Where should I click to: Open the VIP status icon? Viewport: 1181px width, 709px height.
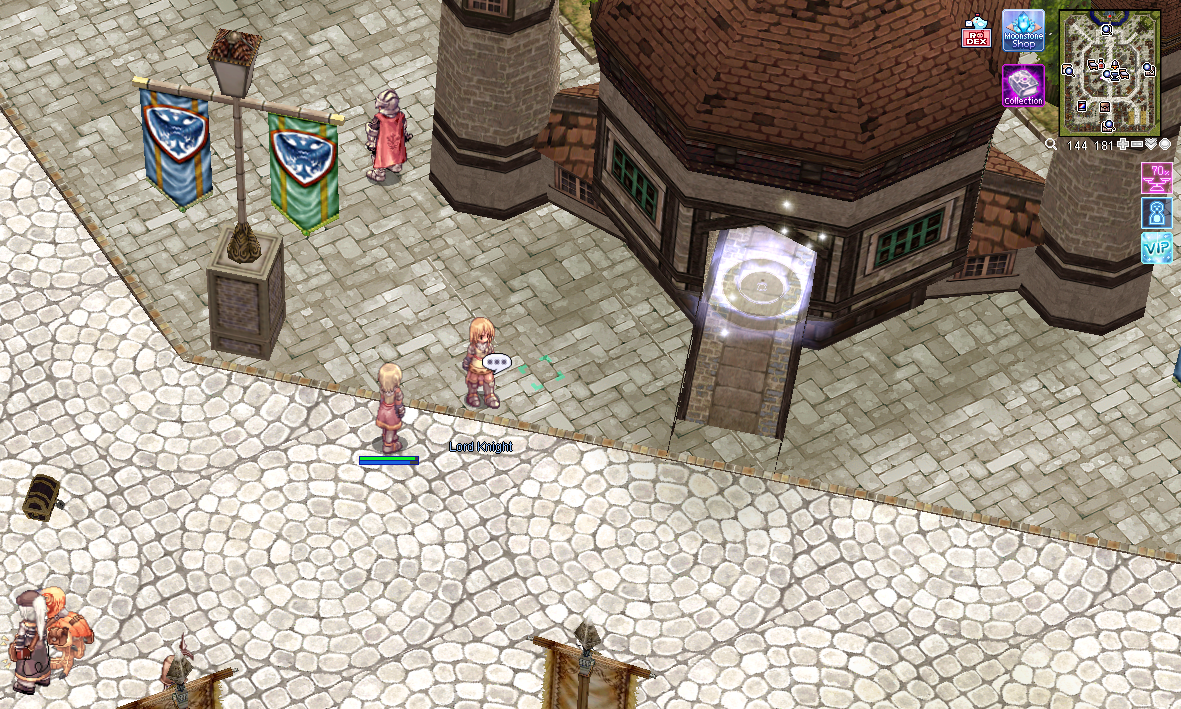tap(1156, 246)
